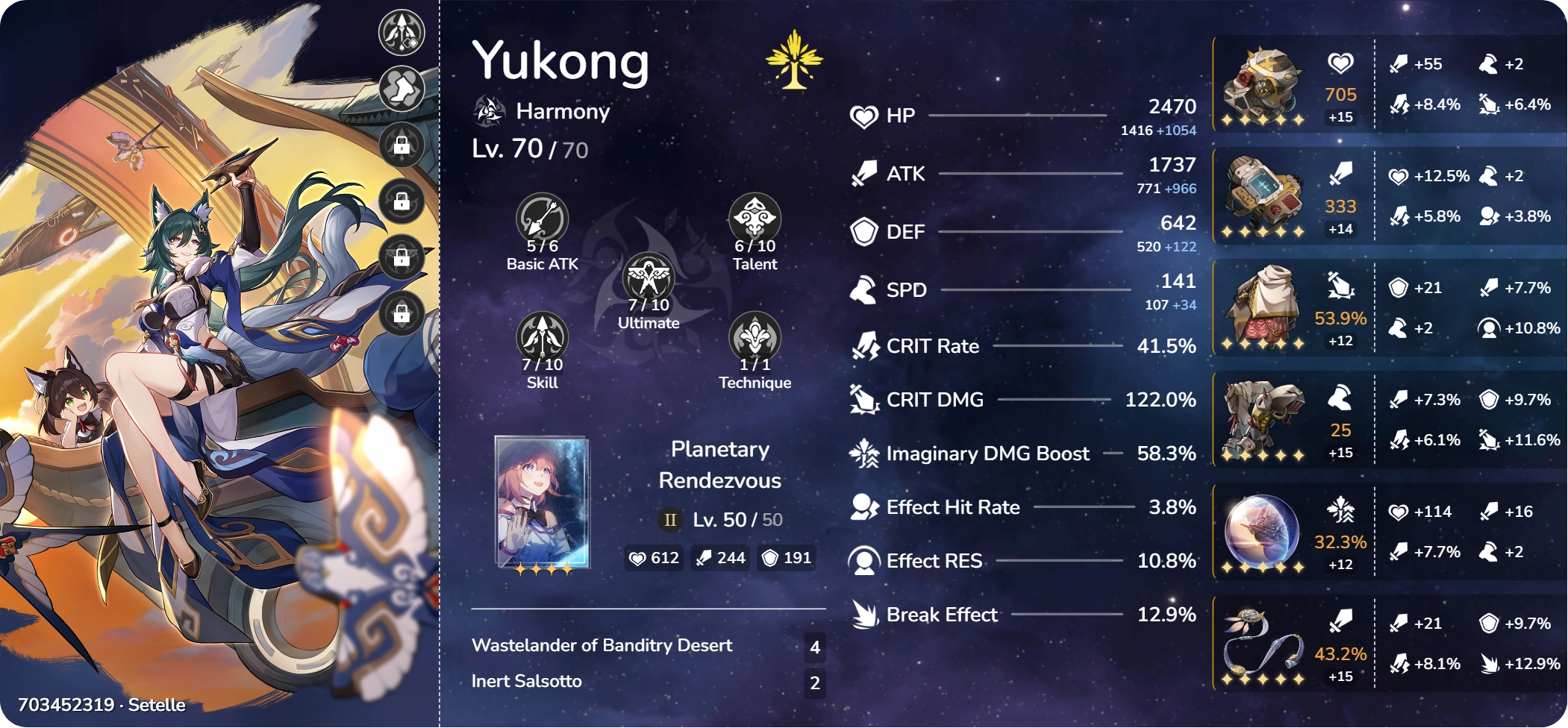This screenshot has width=1568, height=728.
Task: Click the Break Effect stat icon
Action: [x=863, y=614]
